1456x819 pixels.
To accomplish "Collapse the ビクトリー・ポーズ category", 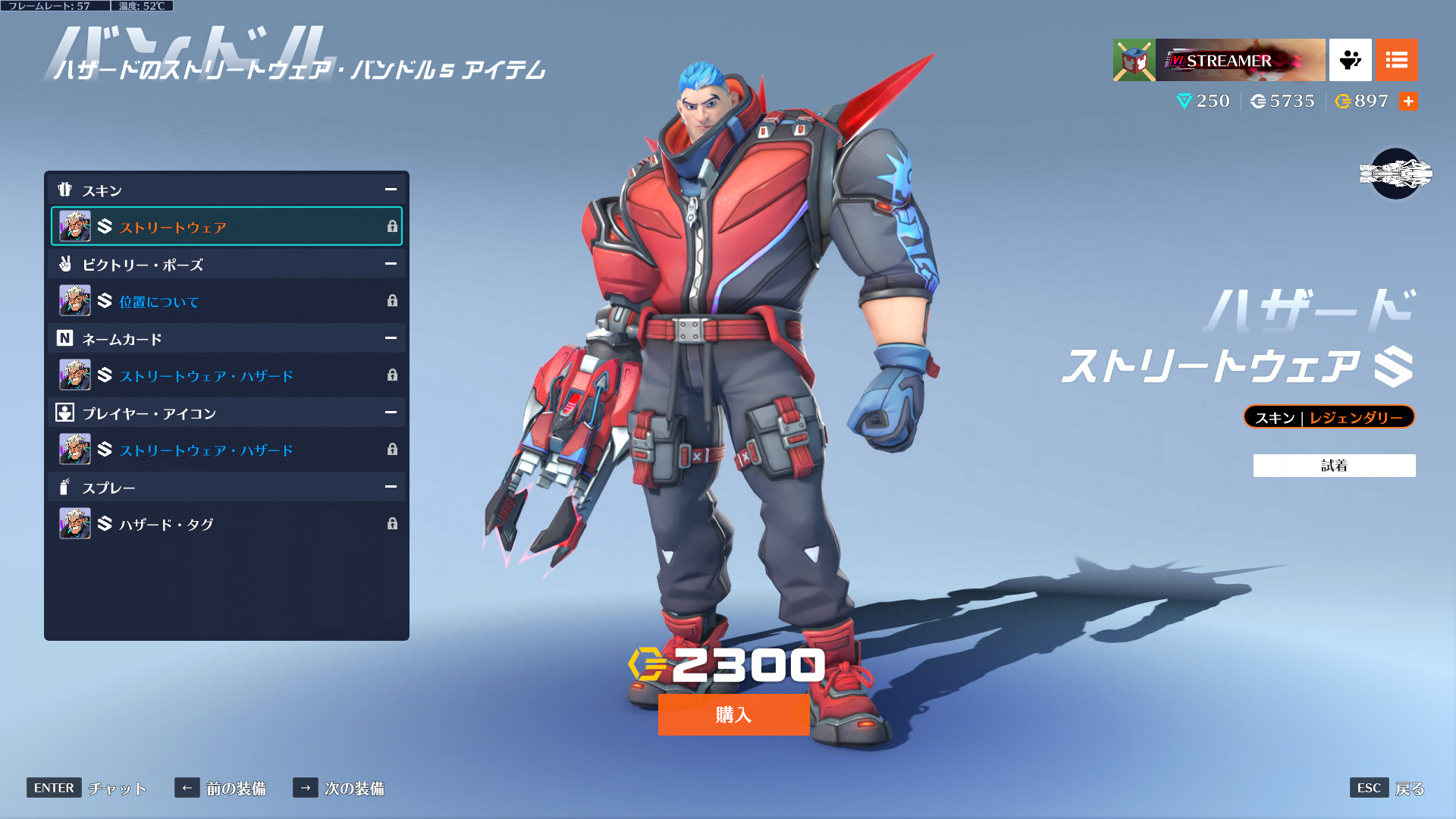I will point(391,264).
